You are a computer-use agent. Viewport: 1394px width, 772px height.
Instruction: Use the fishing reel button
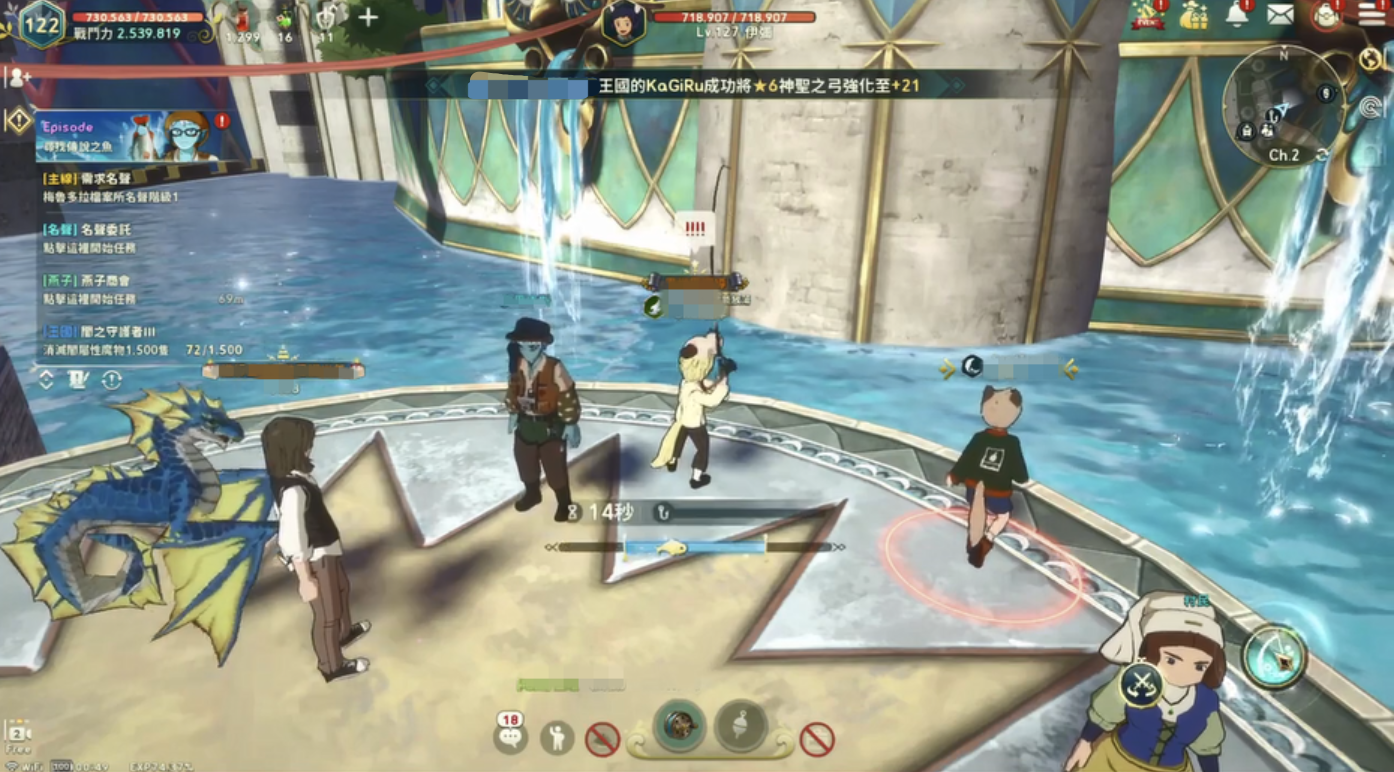click(680, 726)
